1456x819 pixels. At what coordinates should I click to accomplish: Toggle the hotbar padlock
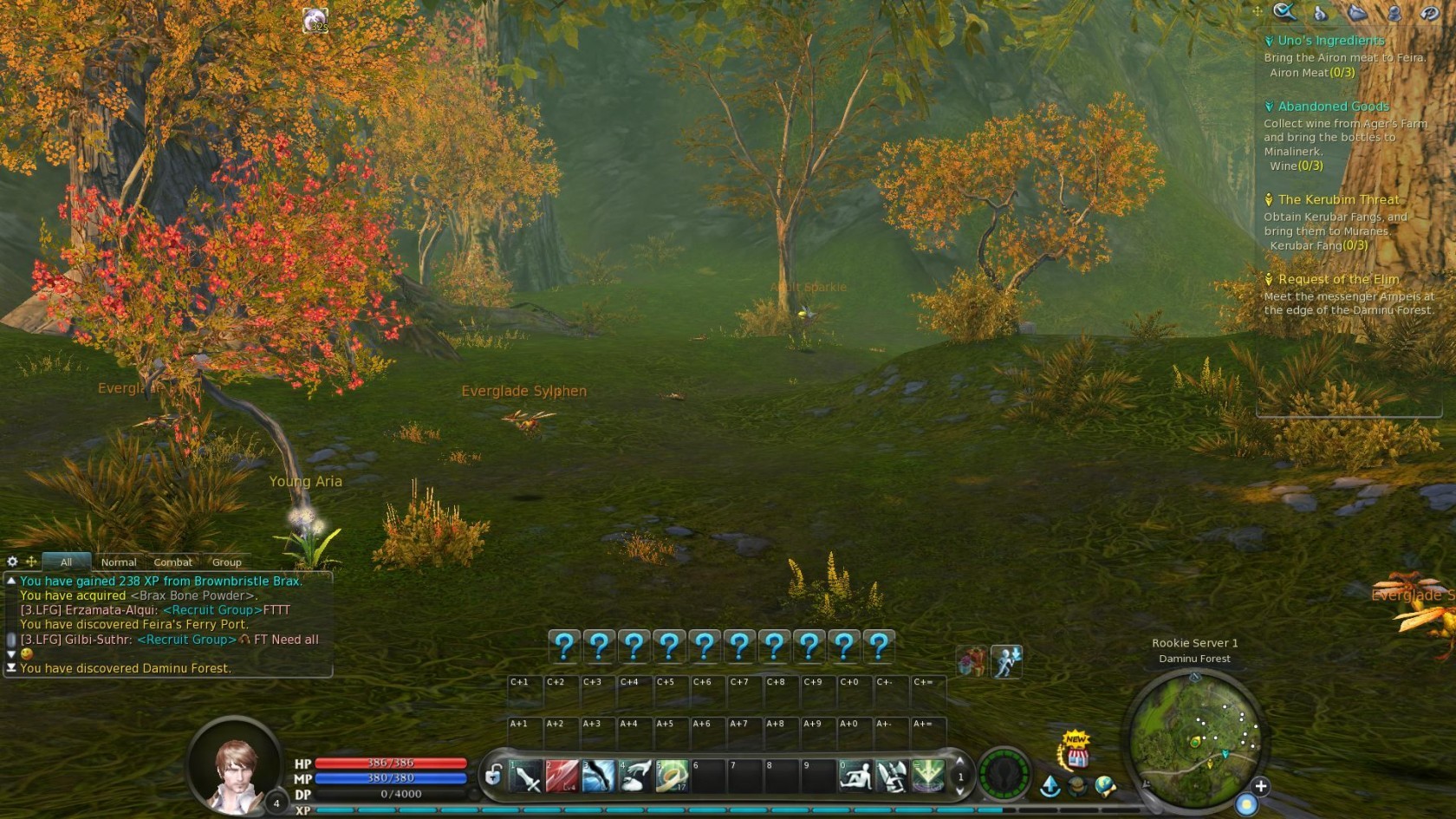(x=493, y=775)
